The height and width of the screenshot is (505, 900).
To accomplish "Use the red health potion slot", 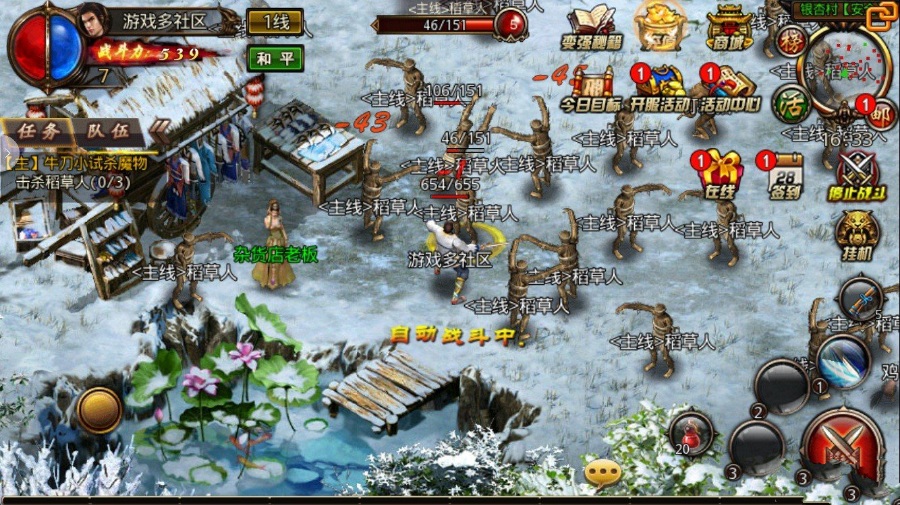I will coord(691,431).
